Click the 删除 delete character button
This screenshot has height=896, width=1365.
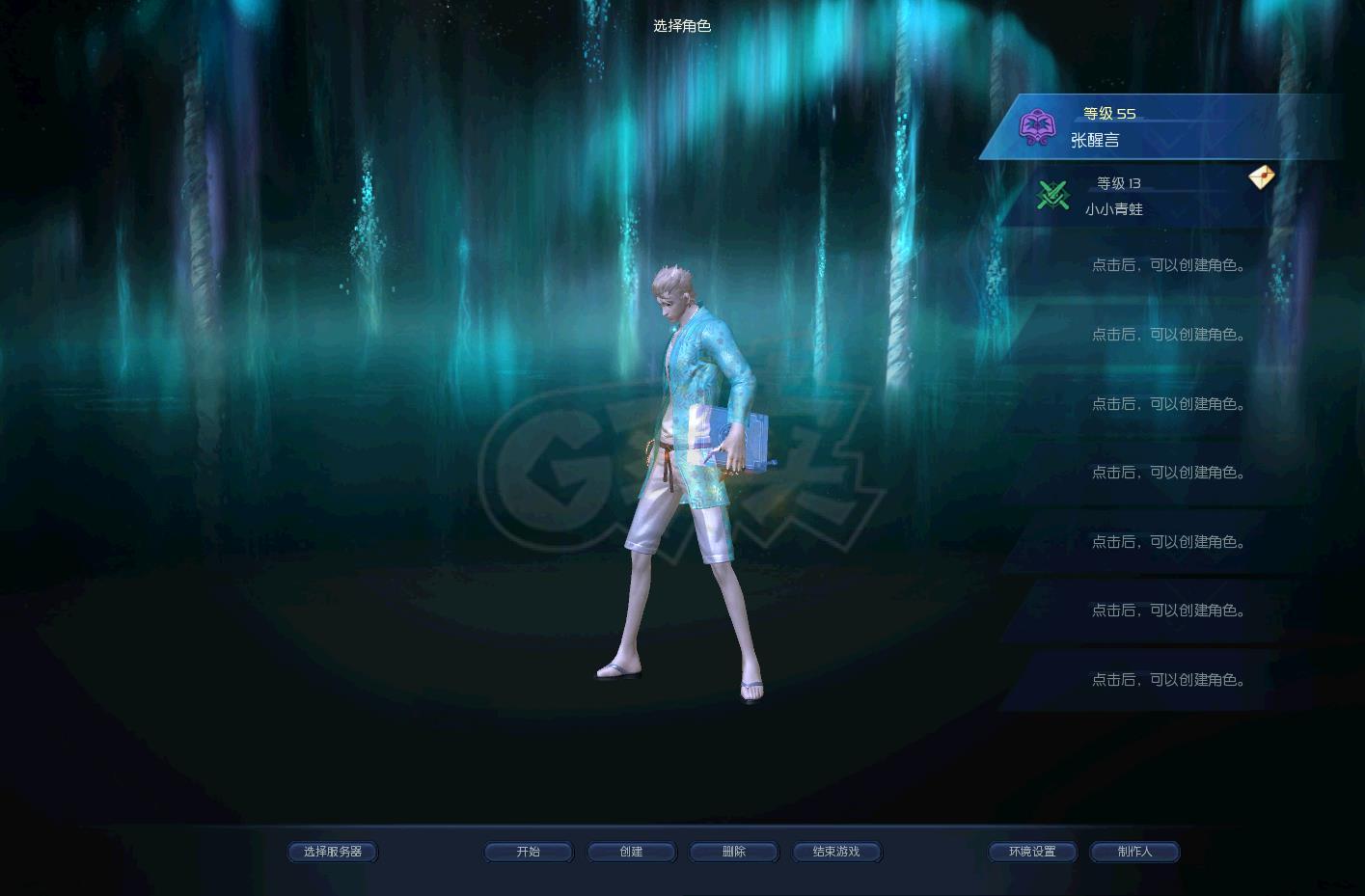733,852
